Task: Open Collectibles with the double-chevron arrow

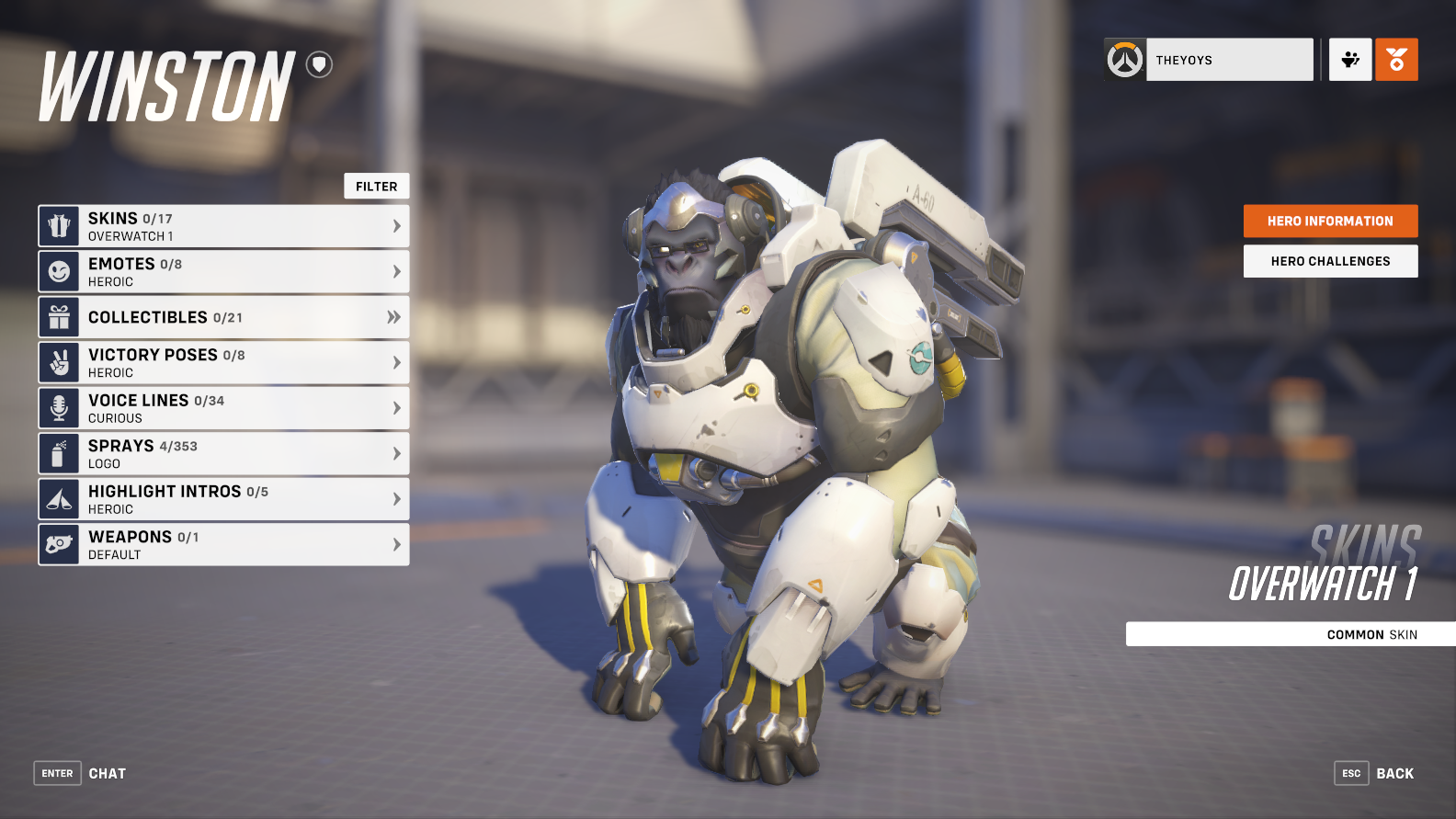Action: (x=395, y=316)
